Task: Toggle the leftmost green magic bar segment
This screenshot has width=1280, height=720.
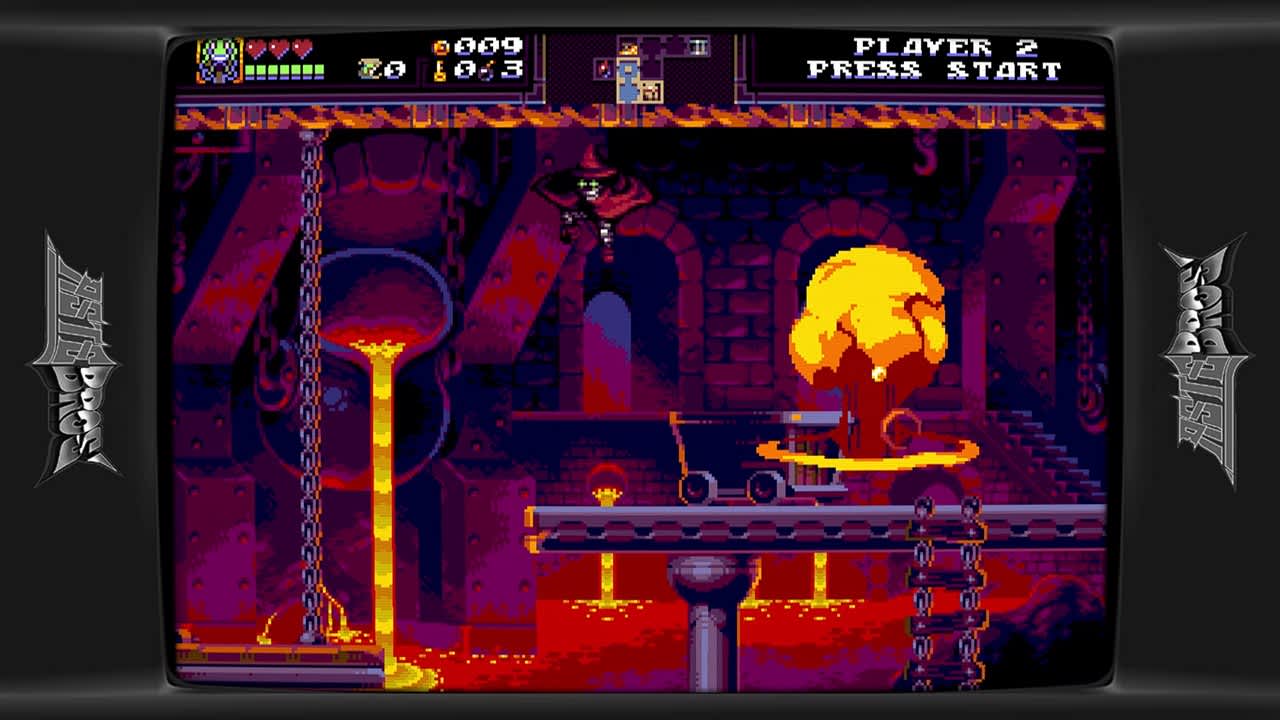Action: (248, 69)
